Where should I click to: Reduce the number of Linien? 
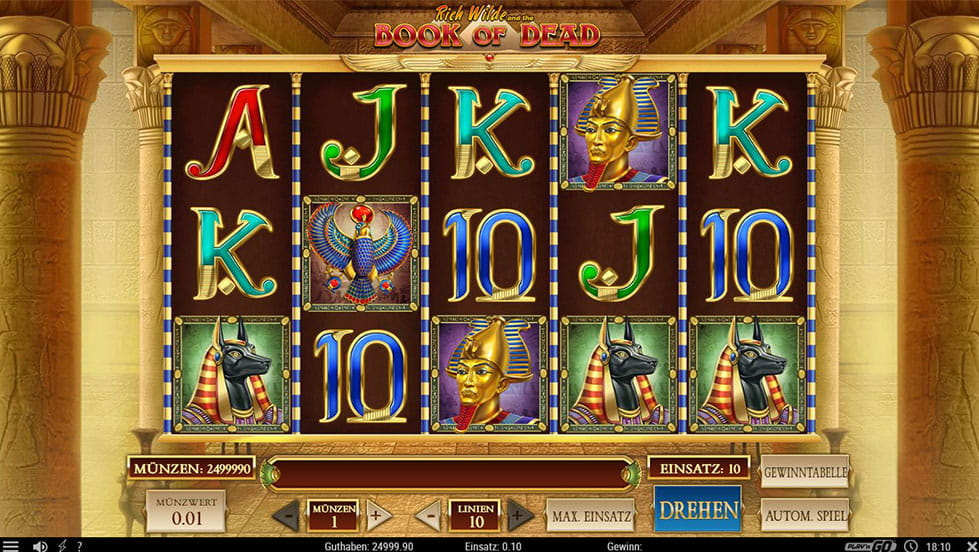coord(427,517)
